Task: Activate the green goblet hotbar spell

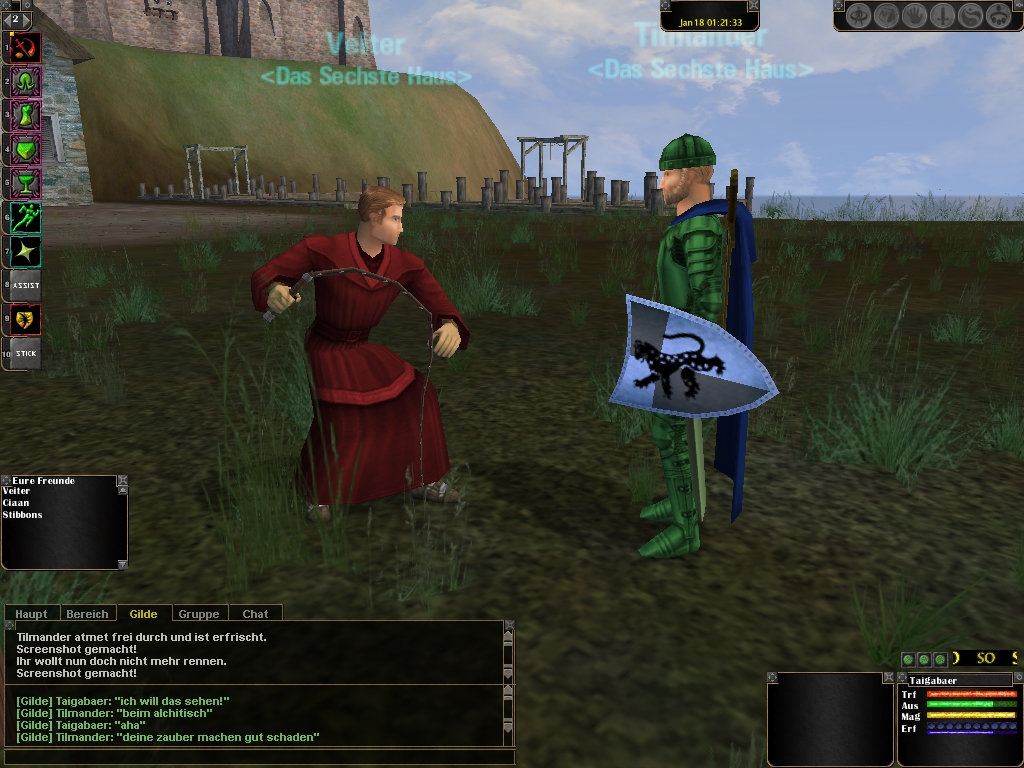Action: point(26,183)
